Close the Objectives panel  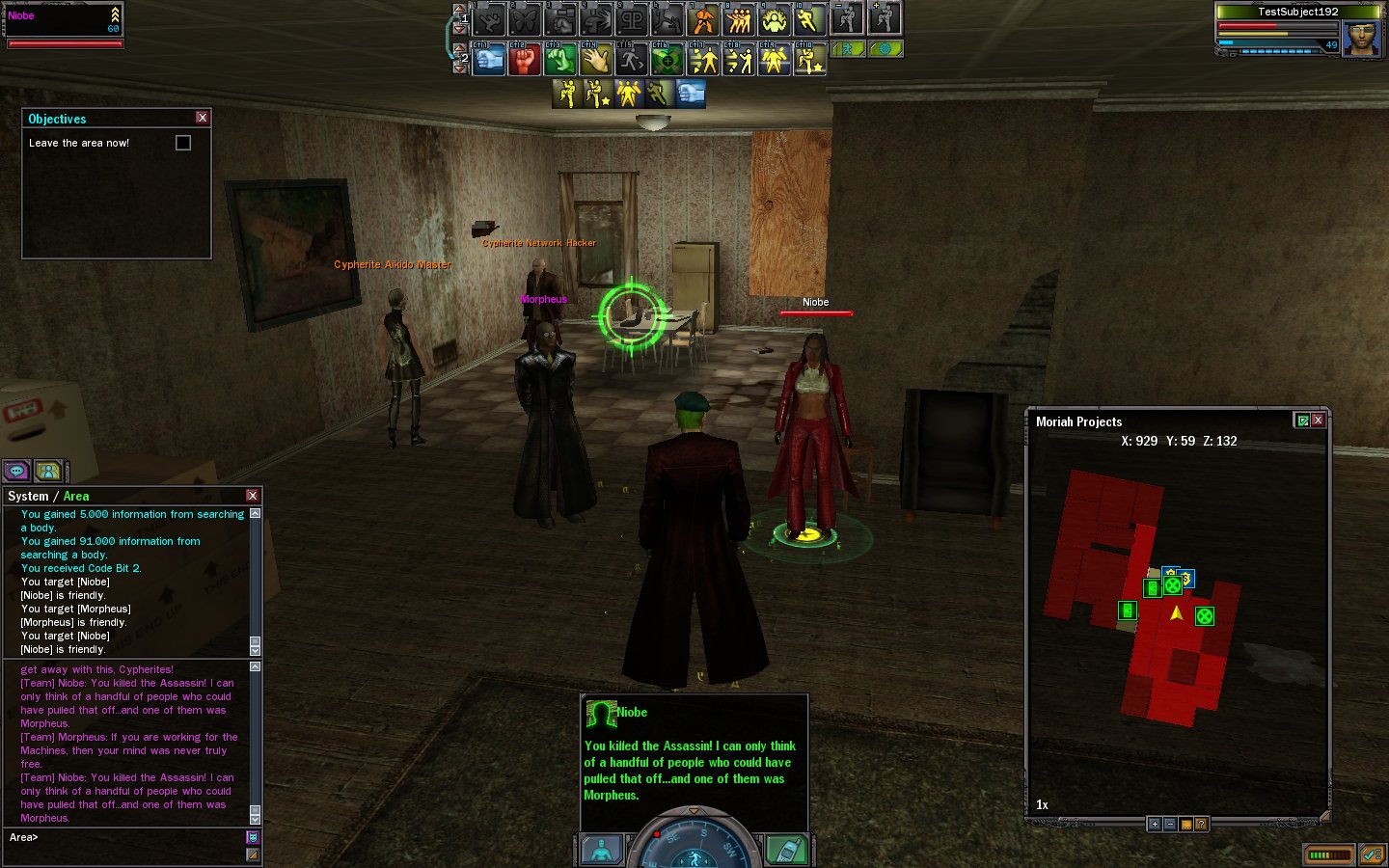click(x=202, y=118)
